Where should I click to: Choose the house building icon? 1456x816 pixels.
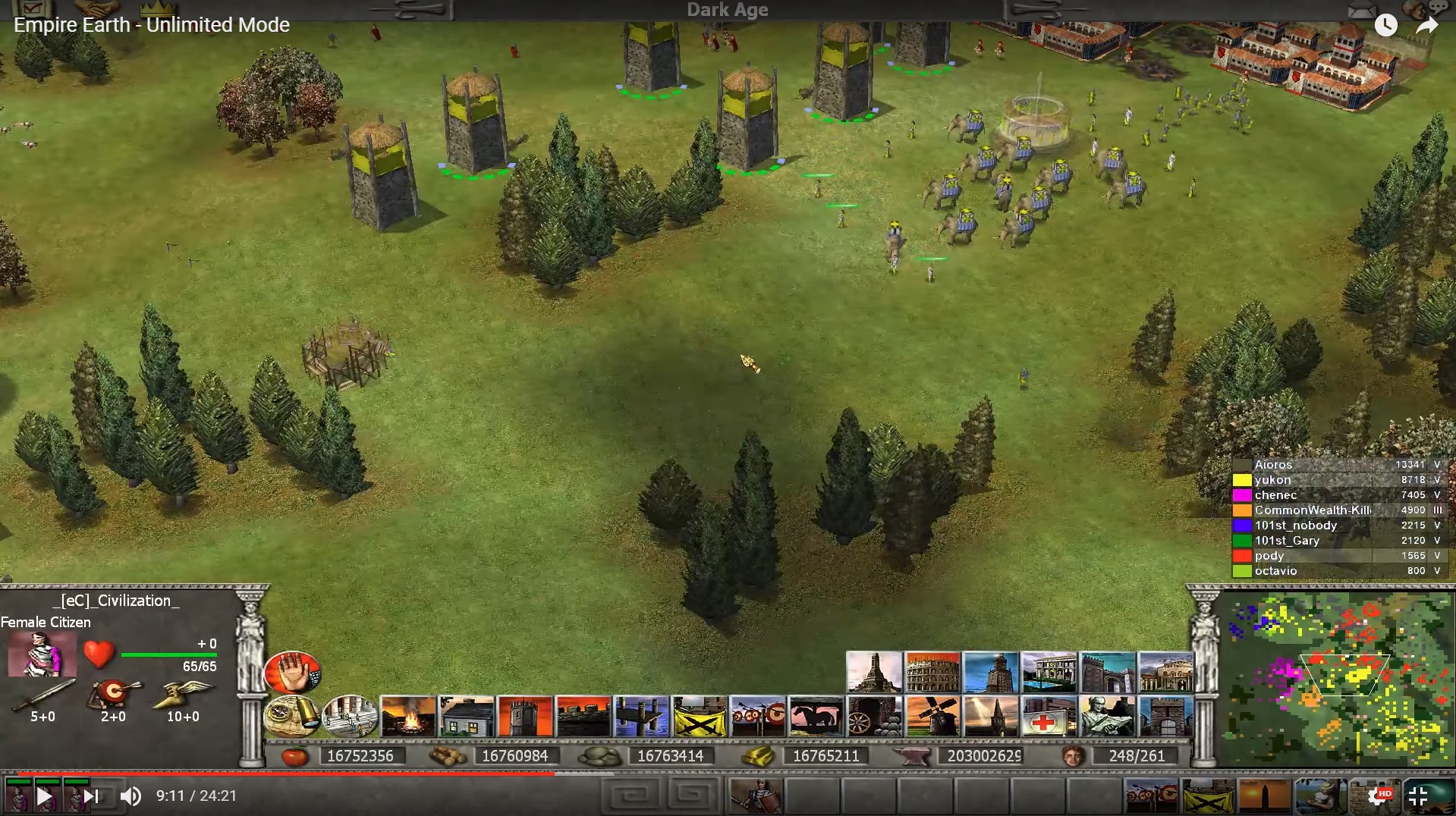467,717
